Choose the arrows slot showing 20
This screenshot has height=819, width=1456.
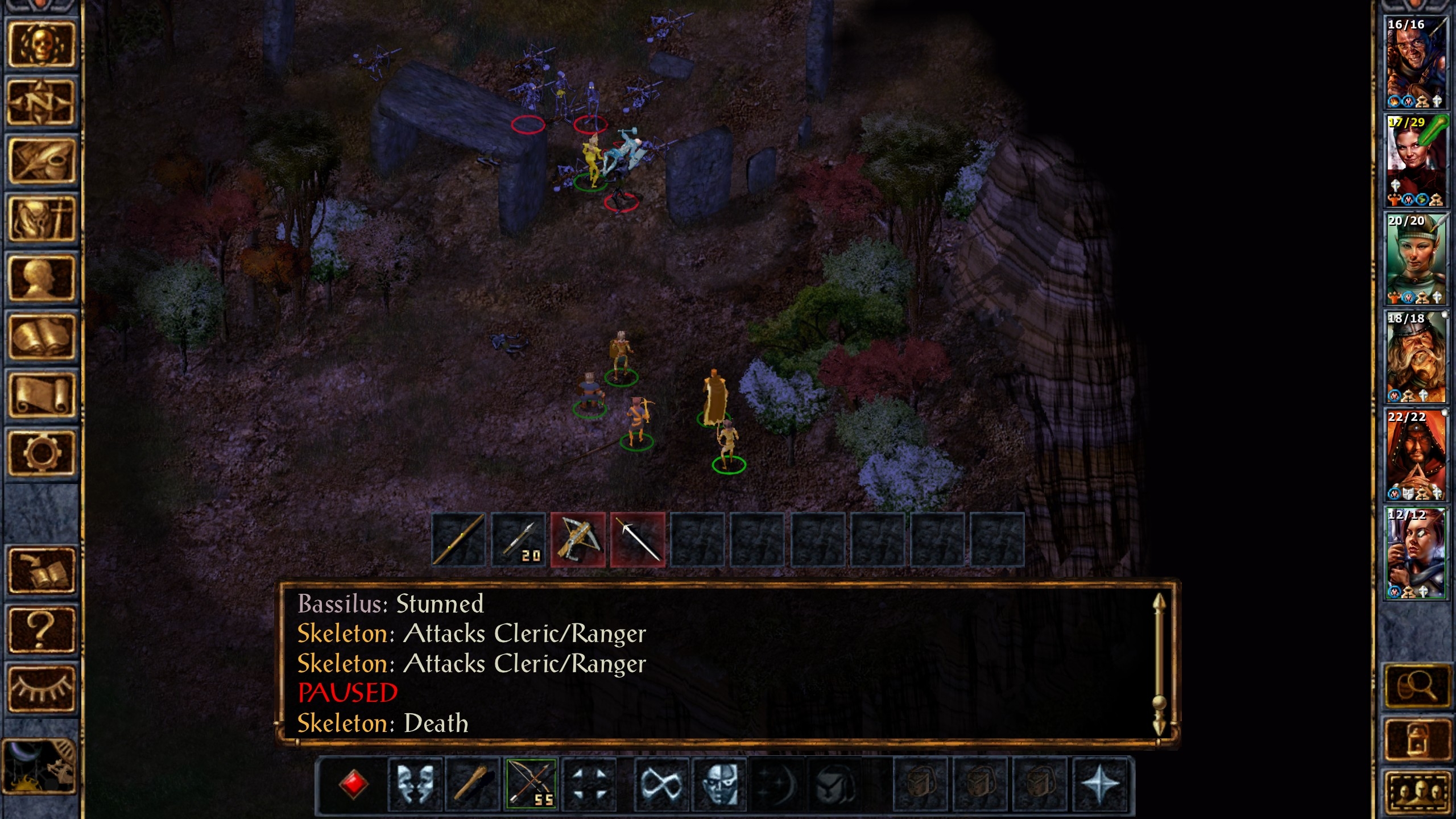(x=518, y=540)
